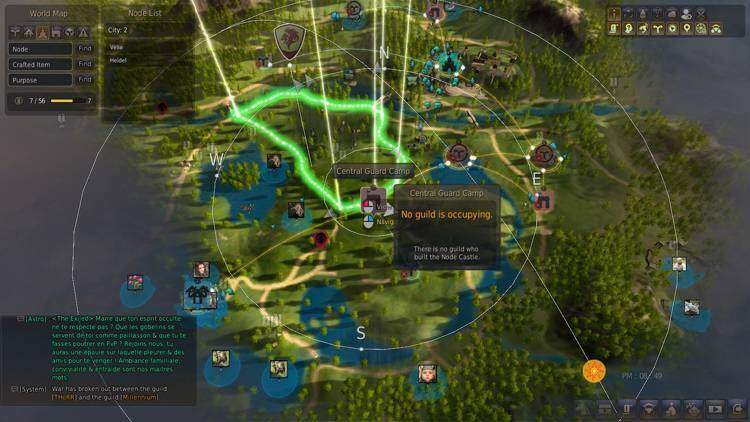
Task: Click the video play icon in bottom bar
Action: point(715,408)
